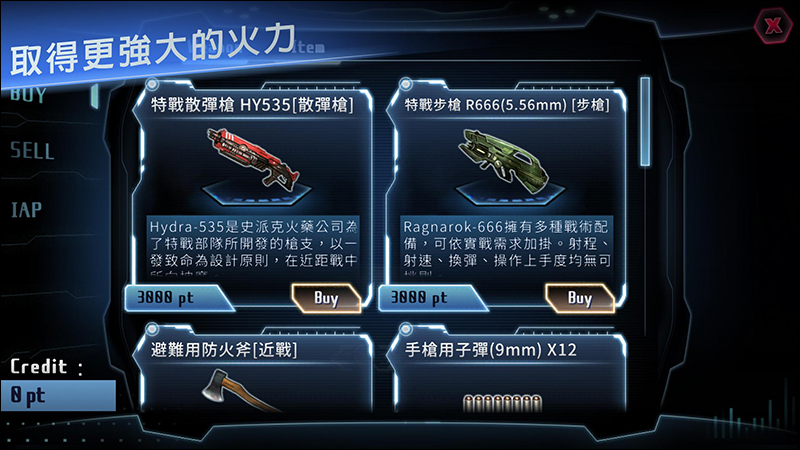This screenshot has height=450, width=800.
Task: Switch to the SELL tab
Action: point(32,153)
